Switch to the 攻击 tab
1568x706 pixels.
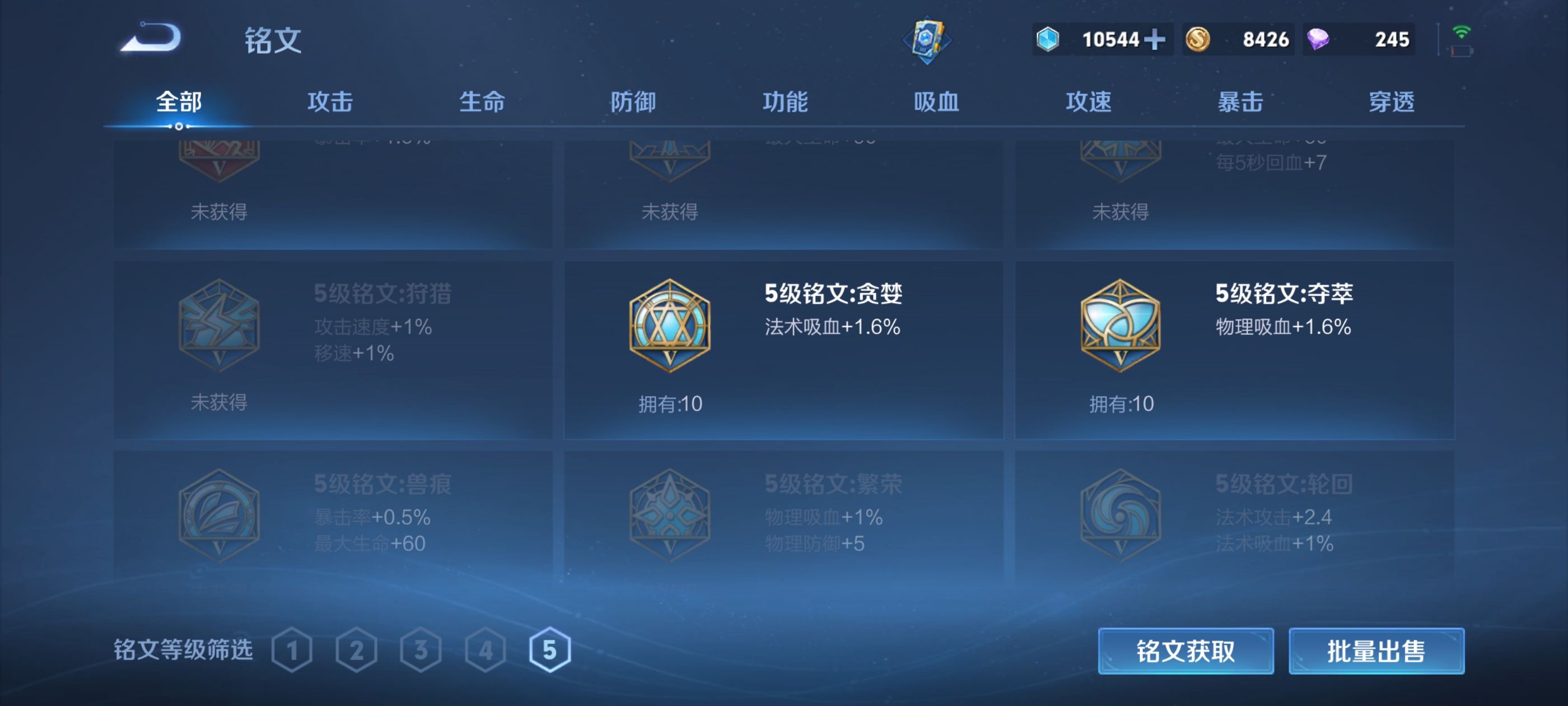click(331, 103)
